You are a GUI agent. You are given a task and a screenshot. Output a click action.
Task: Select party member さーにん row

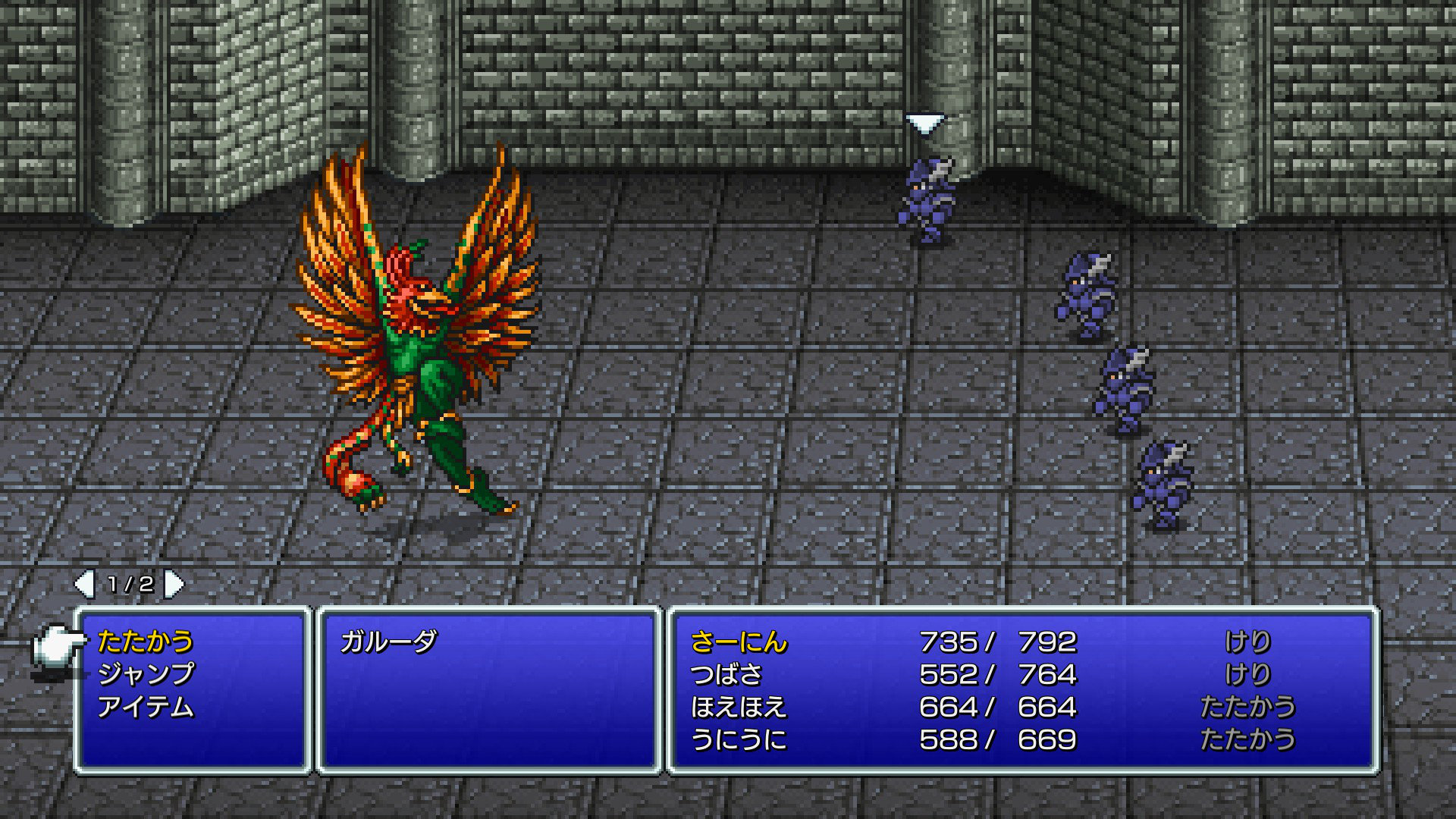click(739, 642)
